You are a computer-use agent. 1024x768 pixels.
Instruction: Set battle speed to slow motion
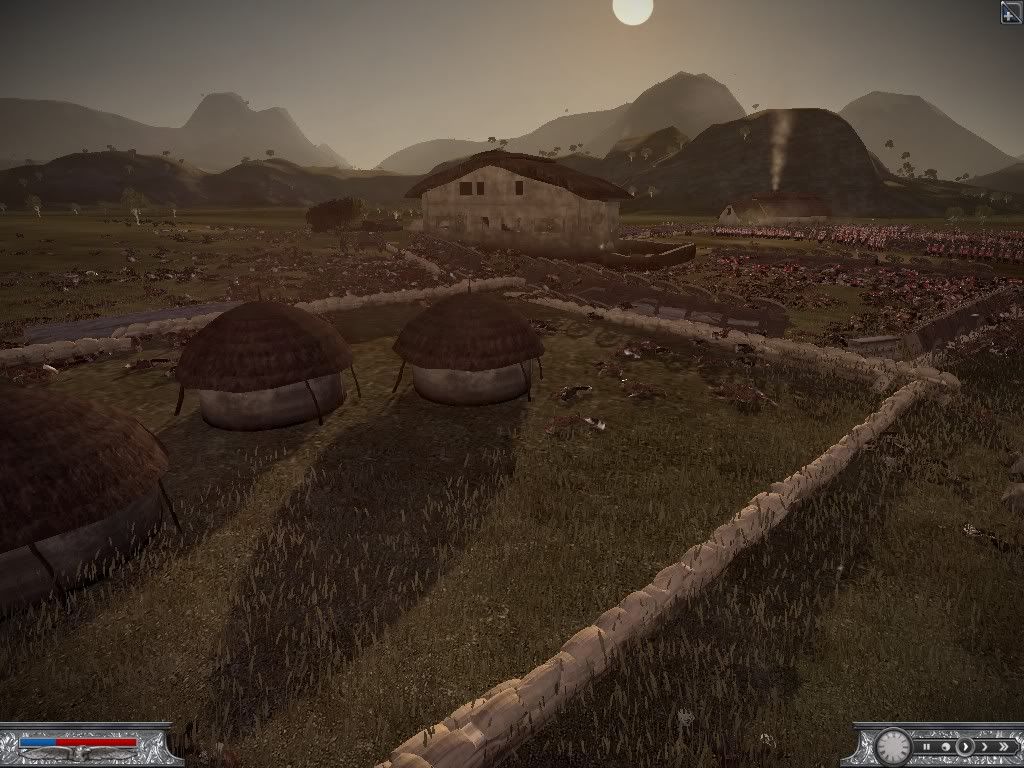click(945, 746)
